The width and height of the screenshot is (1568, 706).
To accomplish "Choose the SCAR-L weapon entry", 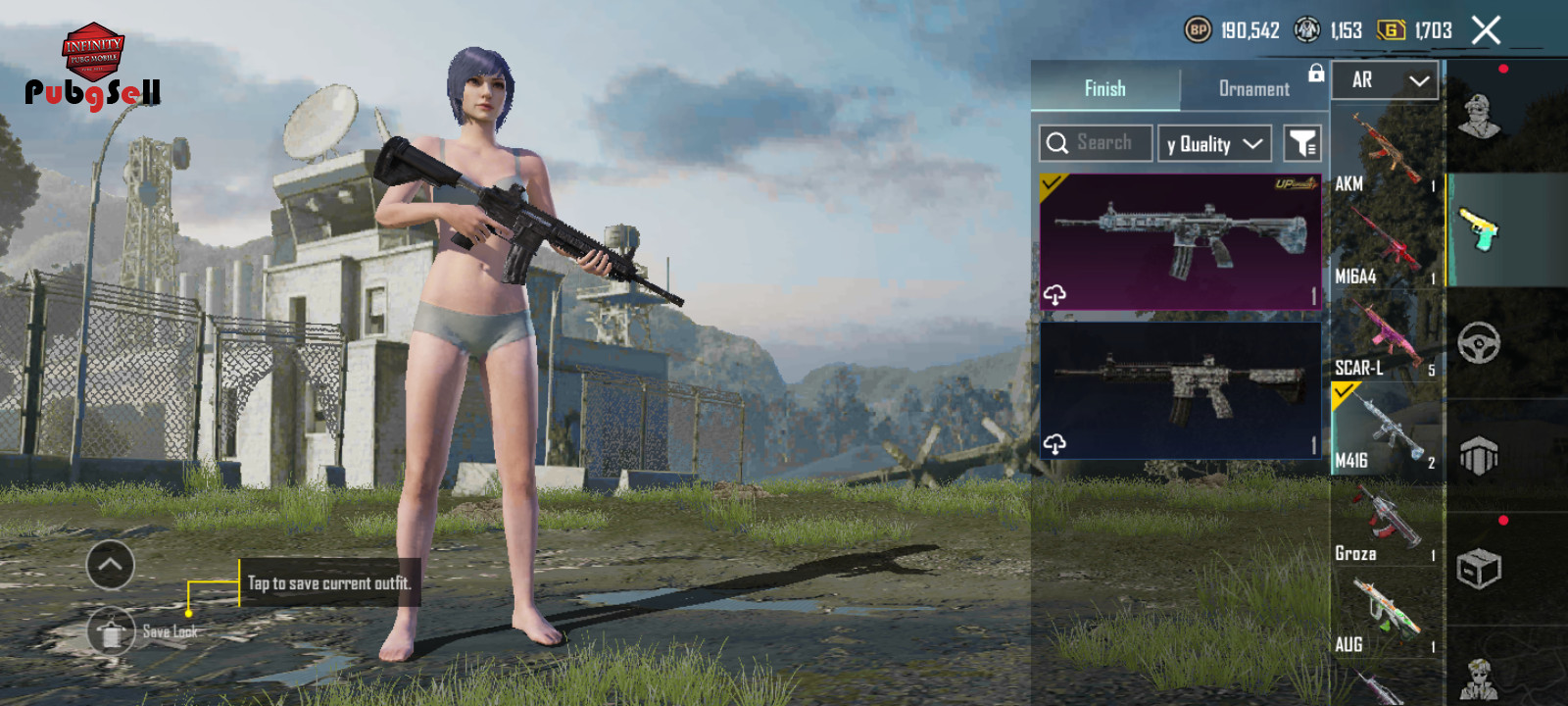I will (1387, 338).
